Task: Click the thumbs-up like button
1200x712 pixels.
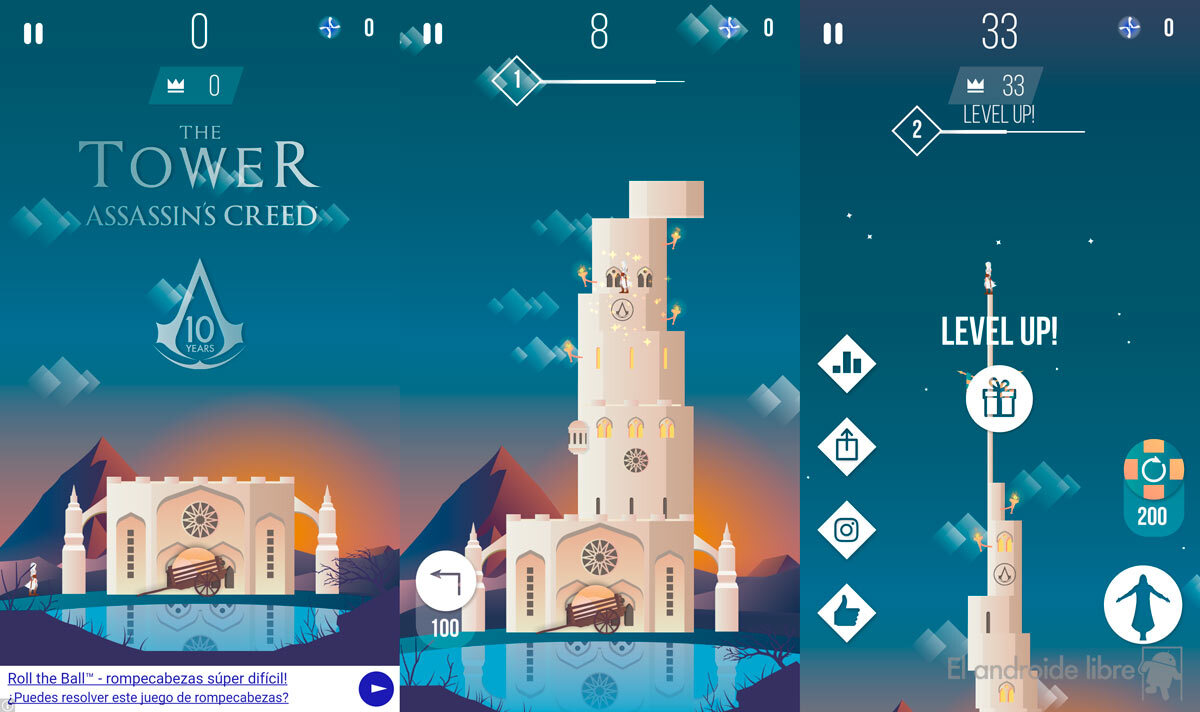Action: click(x=847, y=611)
